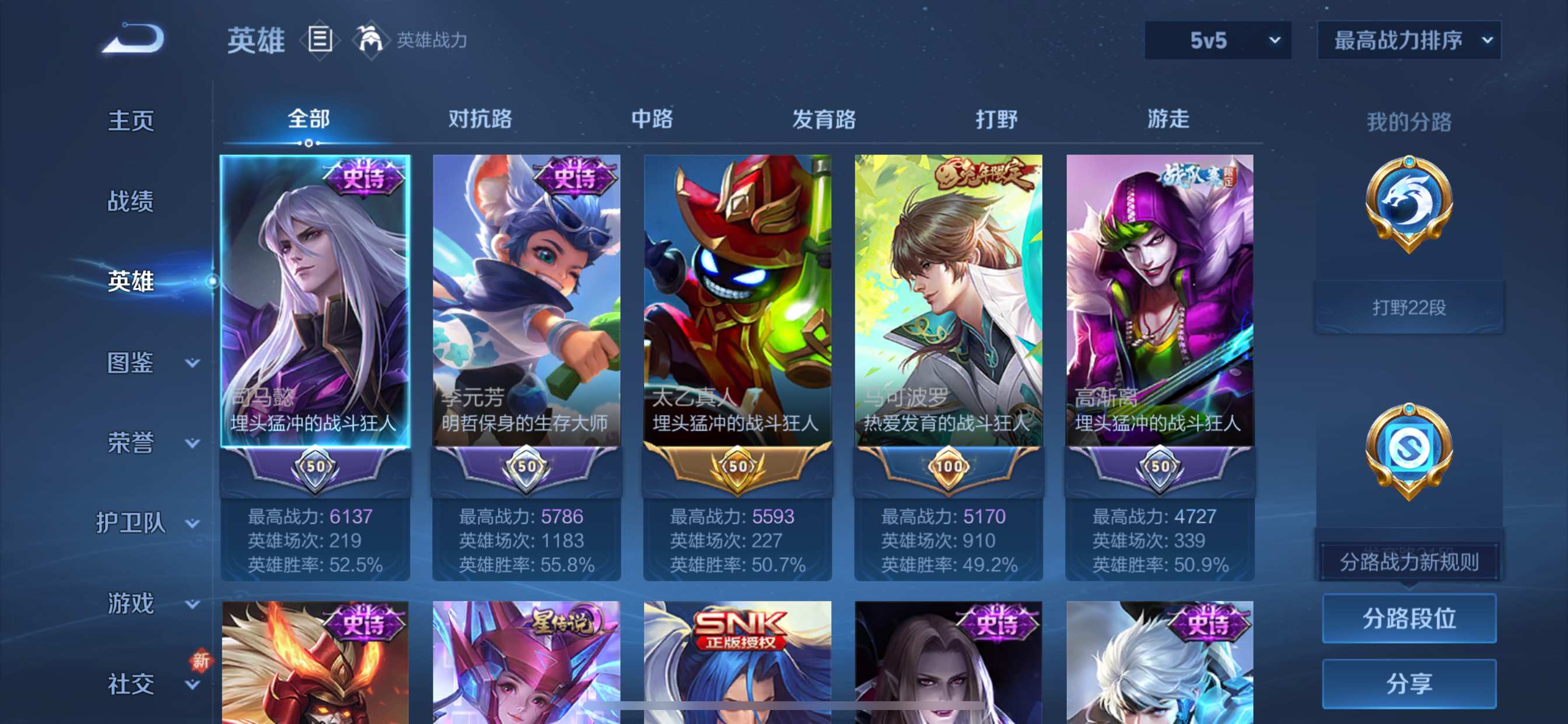
Task: Go back with the return arrow
Action: tap(134, 39)
